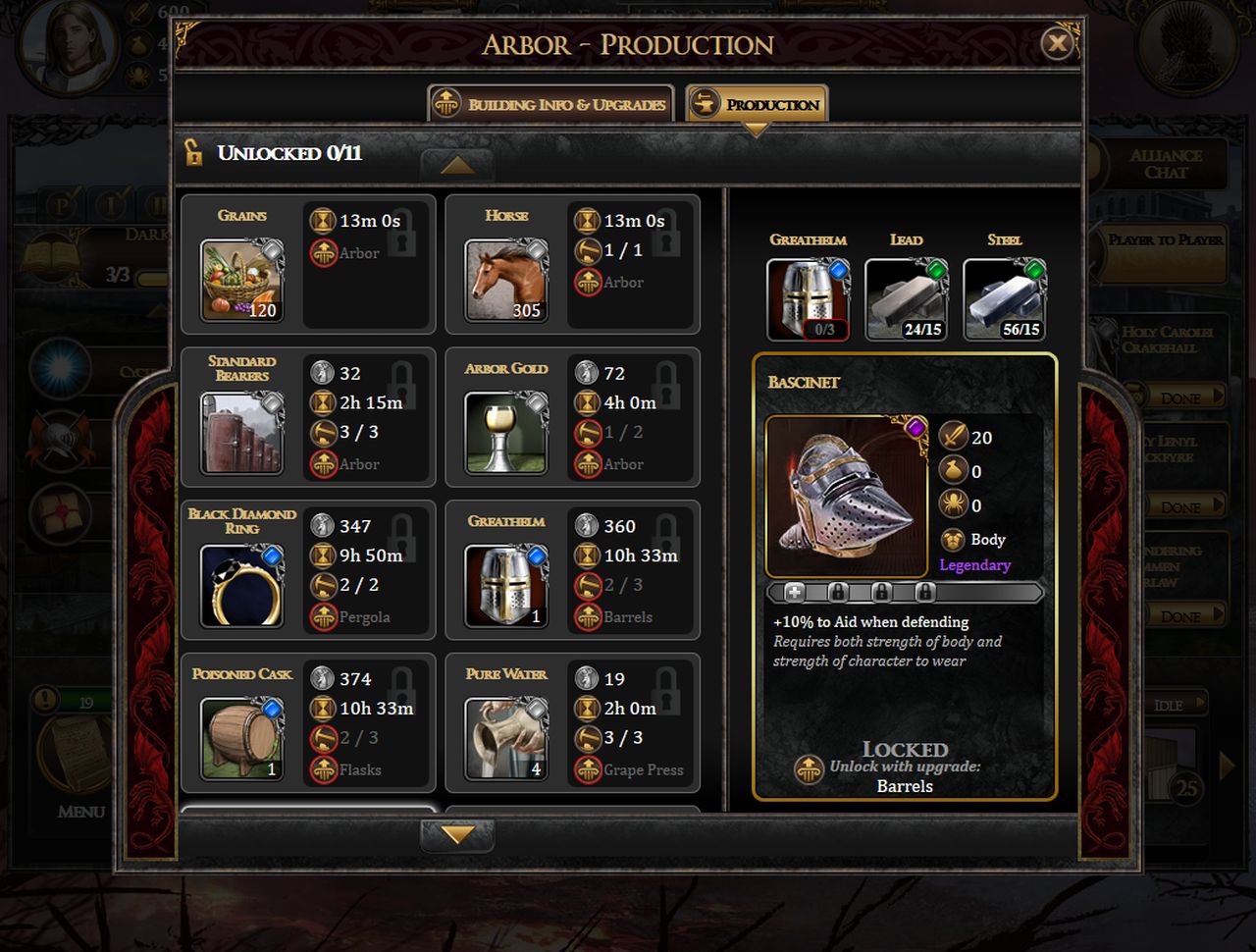Select the Black Diamond Ring item
This screenshot has width=1256, height=952.
(241, 586)
